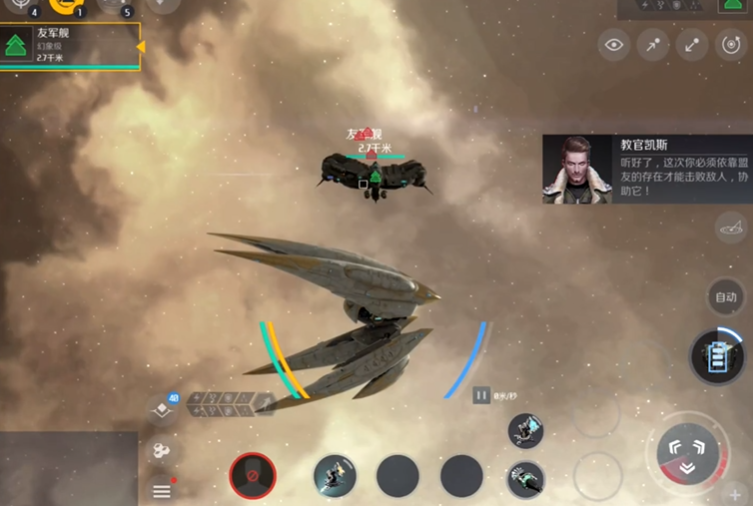Click the target lock button with arrows
This screenshot has height=506, width=753.
(x=687, y=447)
